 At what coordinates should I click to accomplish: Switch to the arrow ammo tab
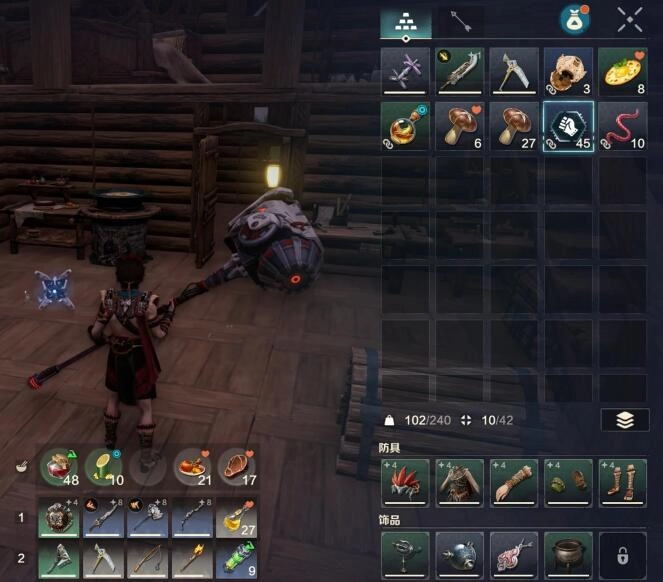[x=460, y=22]
